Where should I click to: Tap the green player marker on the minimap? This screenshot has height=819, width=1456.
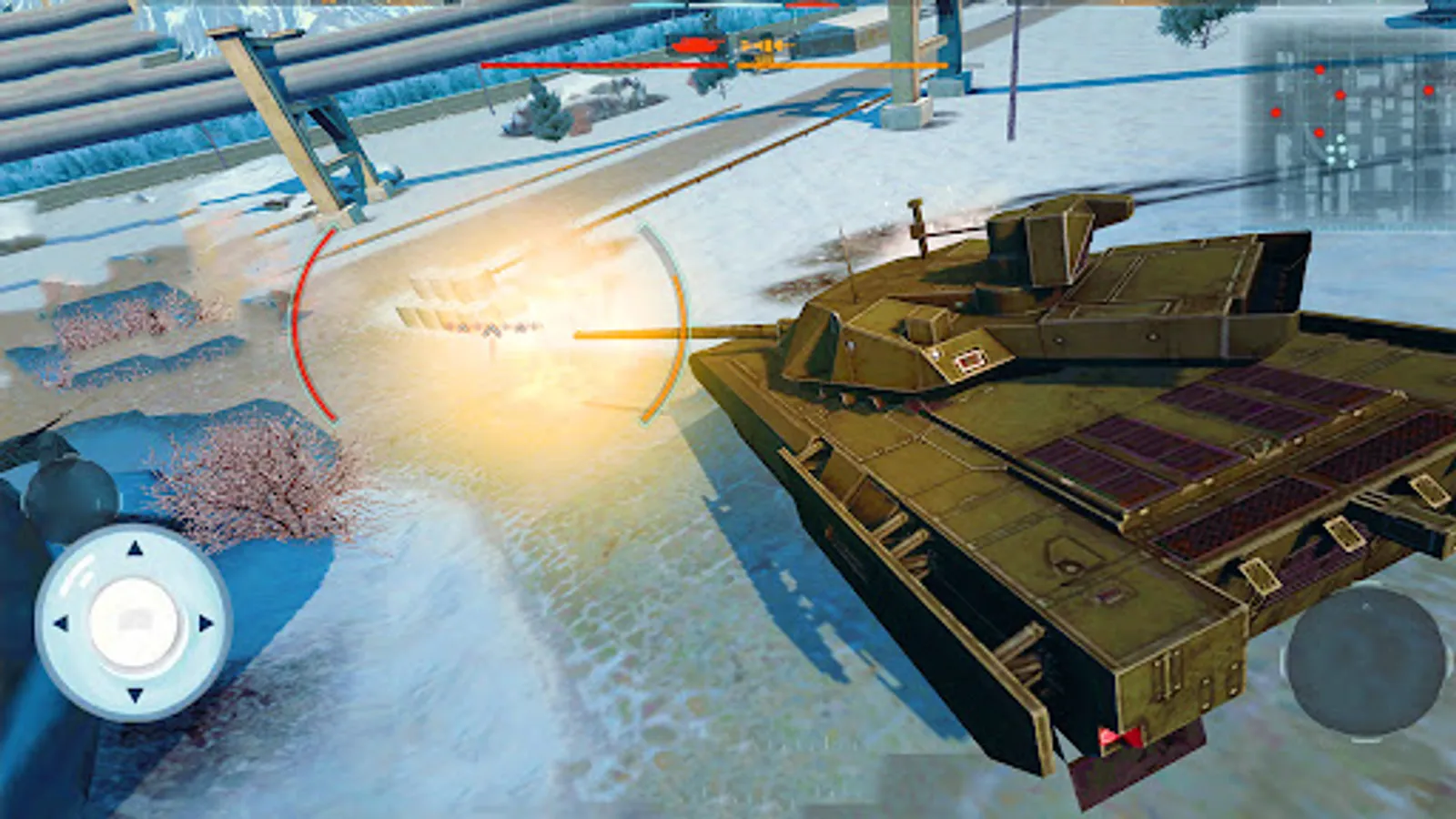tap(1340, 150)
